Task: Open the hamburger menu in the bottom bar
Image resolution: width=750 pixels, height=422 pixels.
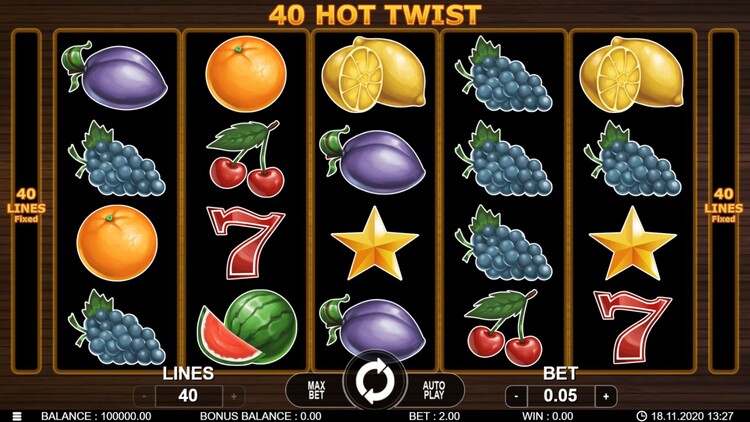Action: pos(16,416)
